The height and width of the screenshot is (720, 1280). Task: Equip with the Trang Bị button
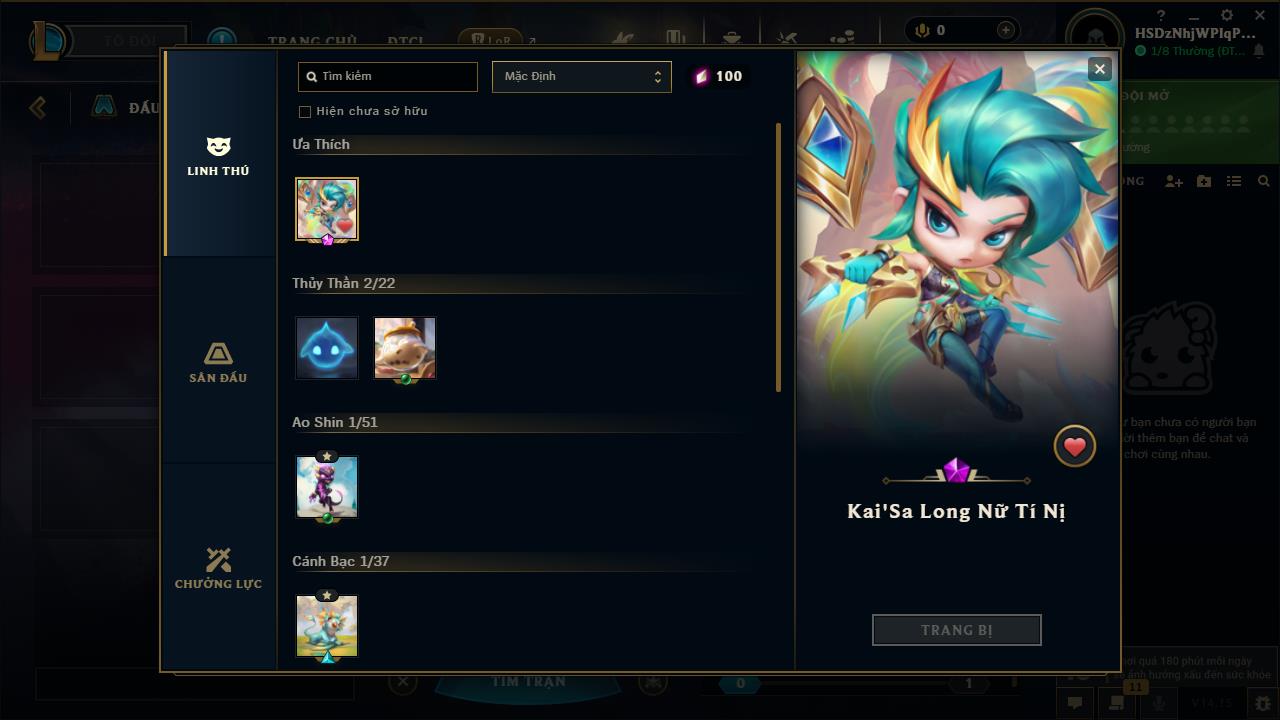click(x=956, y=630)
